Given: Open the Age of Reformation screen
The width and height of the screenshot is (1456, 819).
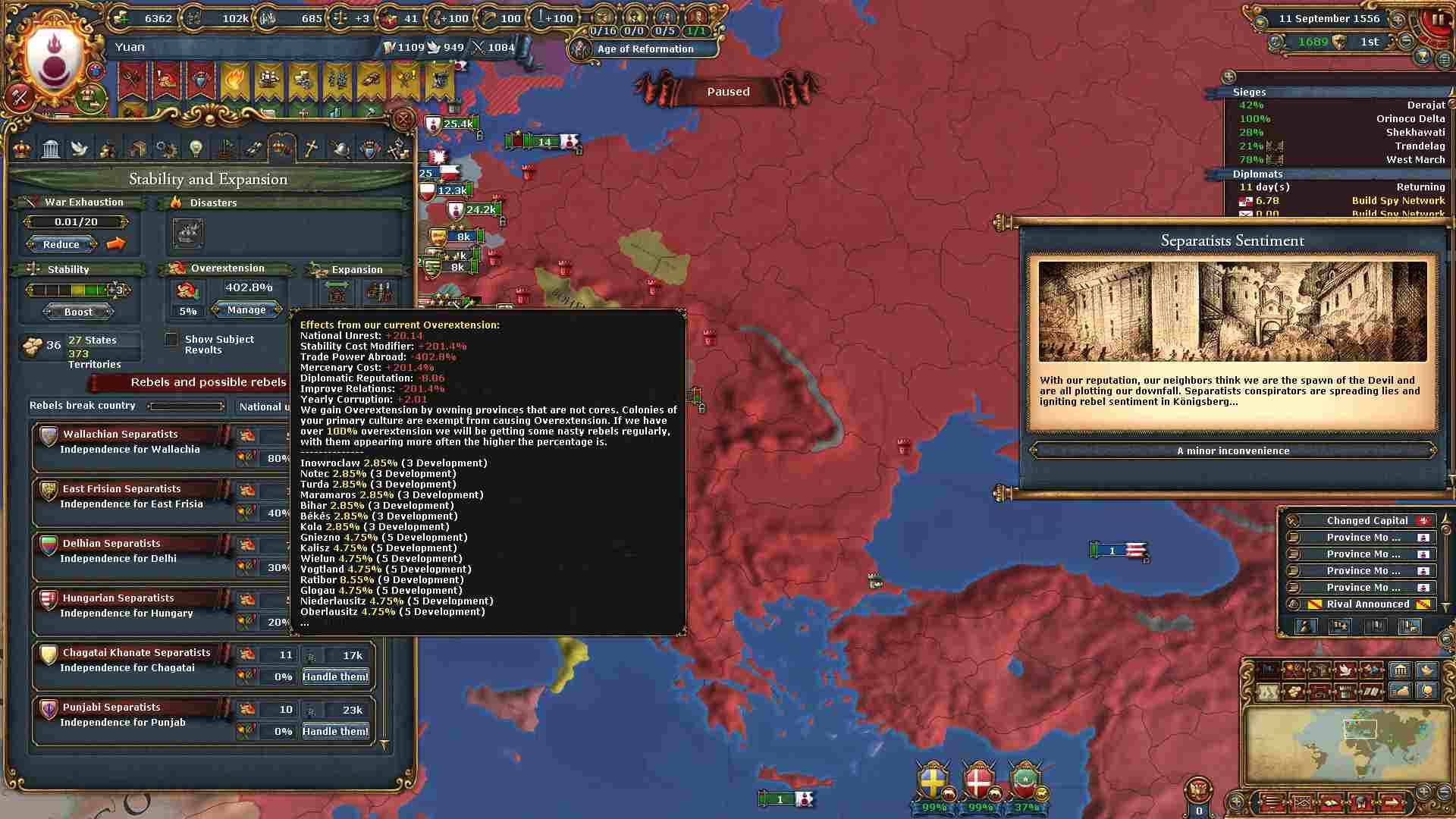Looking at the screenshot, I should [645, 49].
